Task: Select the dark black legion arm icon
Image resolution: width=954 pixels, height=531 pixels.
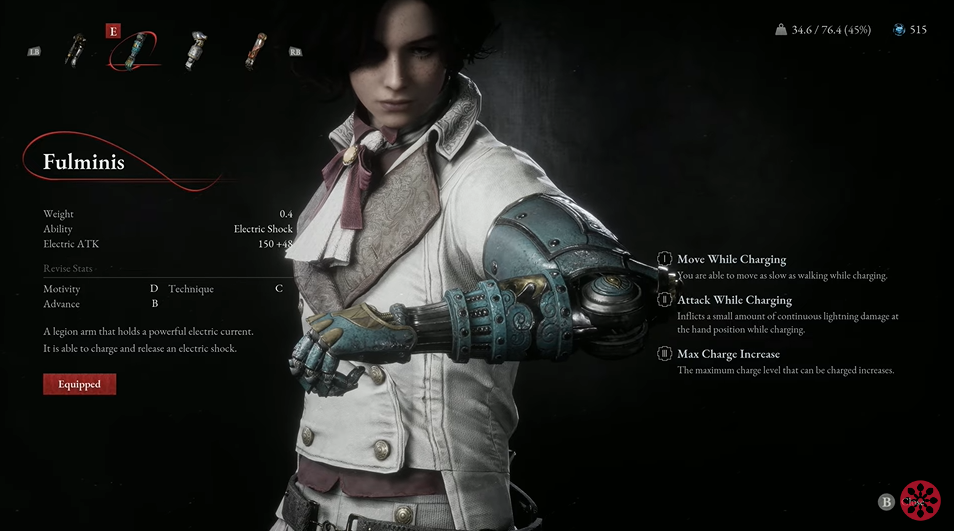Action: [x=75, y=50]
